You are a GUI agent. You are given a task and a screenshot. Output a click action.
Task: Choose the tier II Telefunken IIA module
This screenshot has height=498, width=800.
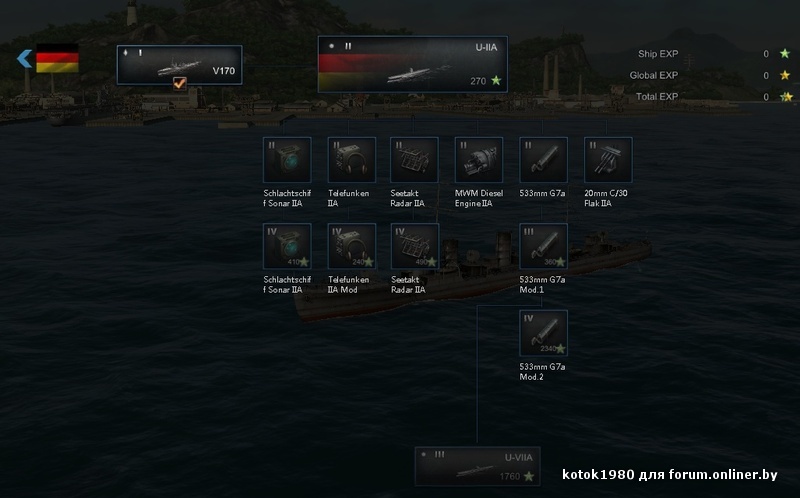352,160
